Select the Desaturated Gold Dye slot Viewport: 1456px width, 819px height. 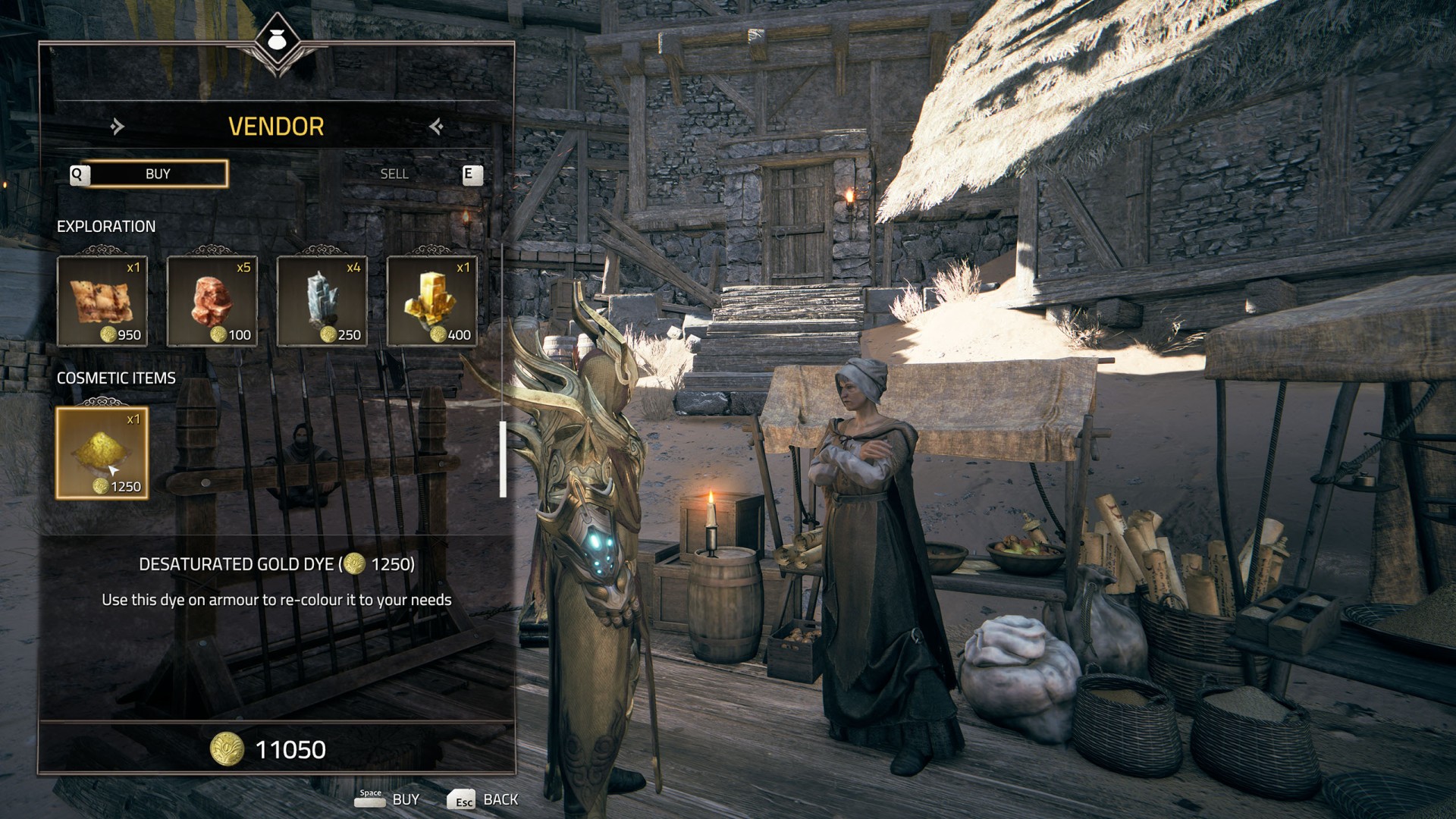coord(102,453)
